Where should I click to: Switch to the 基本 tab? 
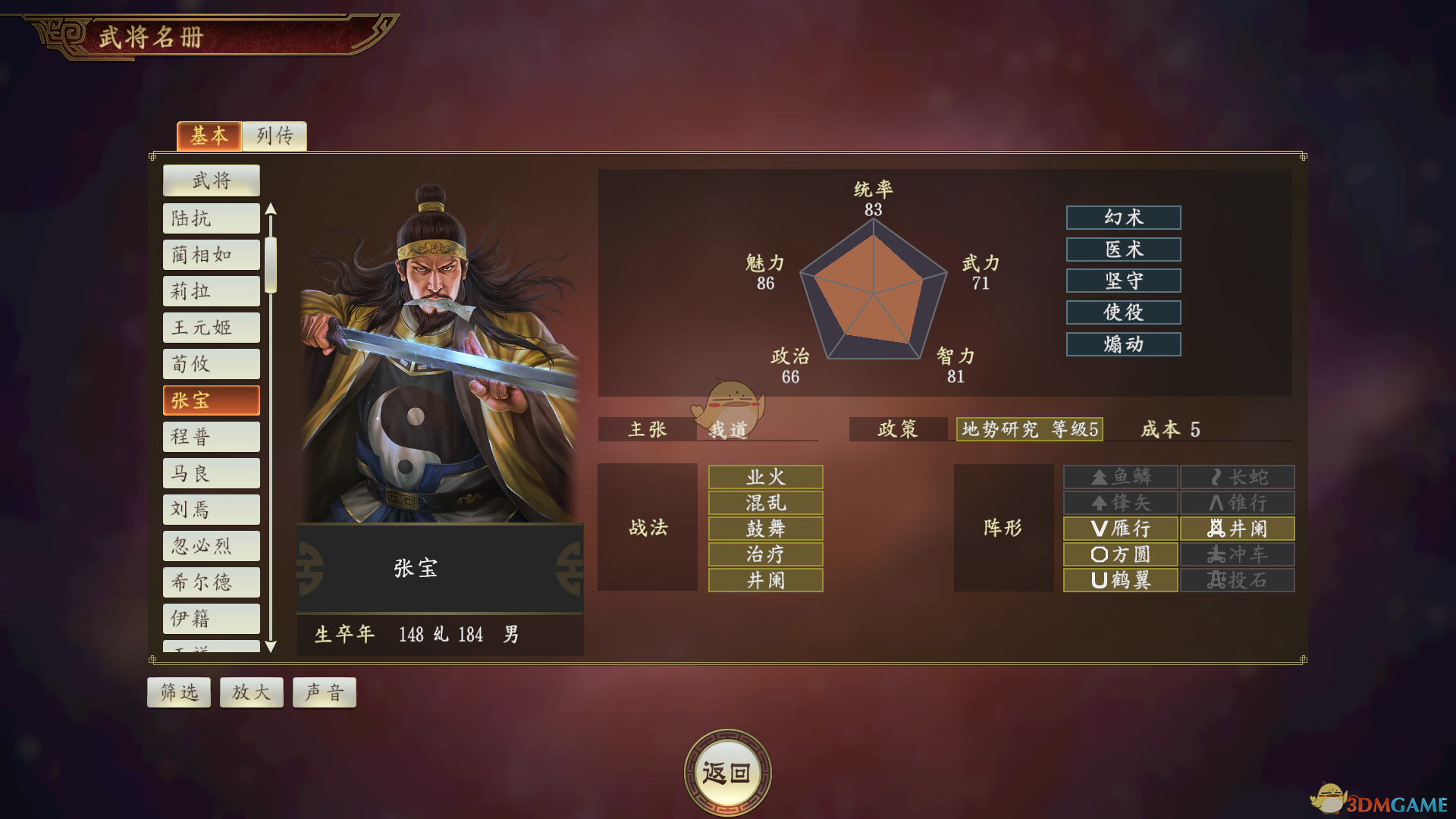pos(209,136)
